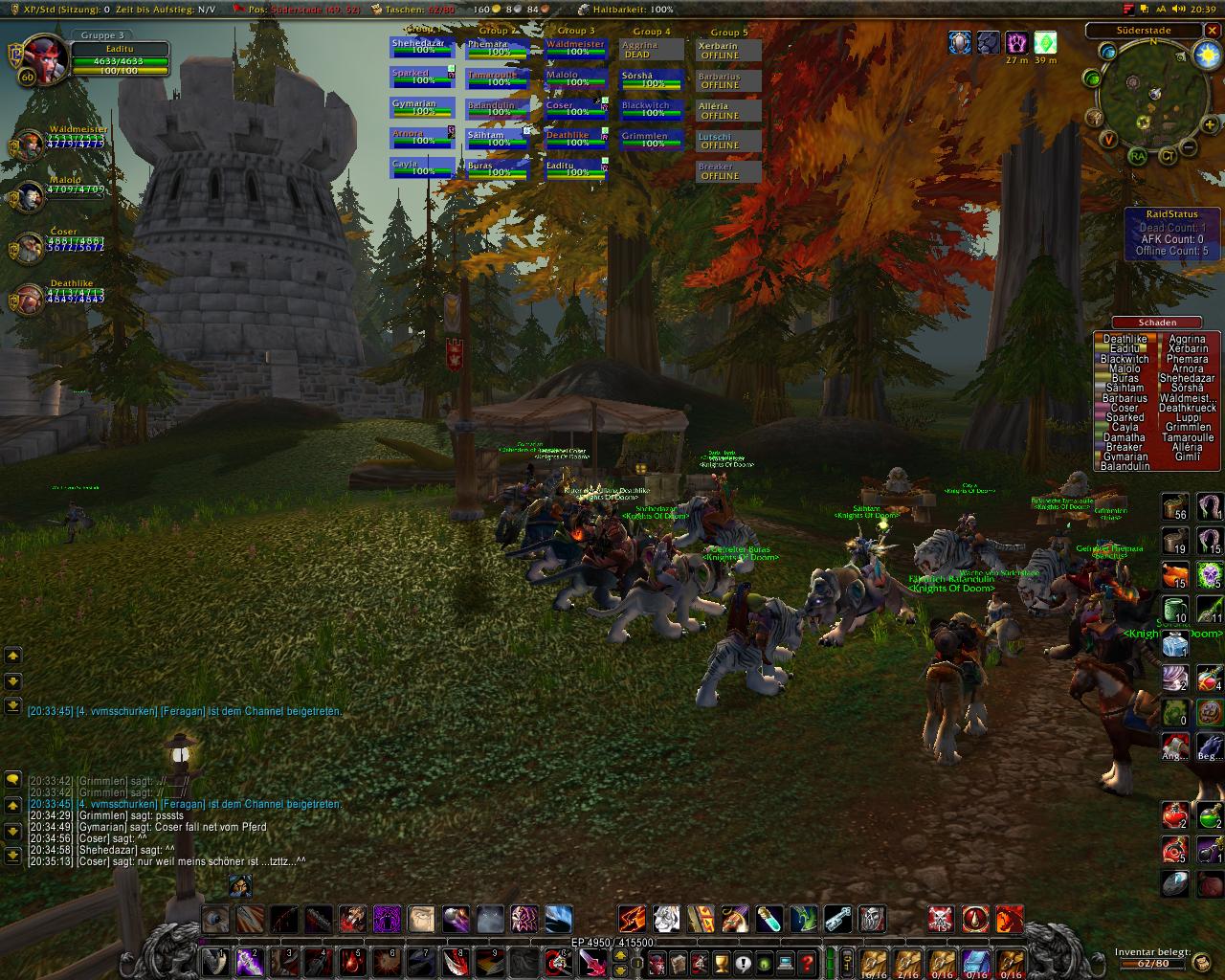1225x980 pixels.
Task: Open the red question mark help button
Action: pyautogui.click(x=807, y=963)
